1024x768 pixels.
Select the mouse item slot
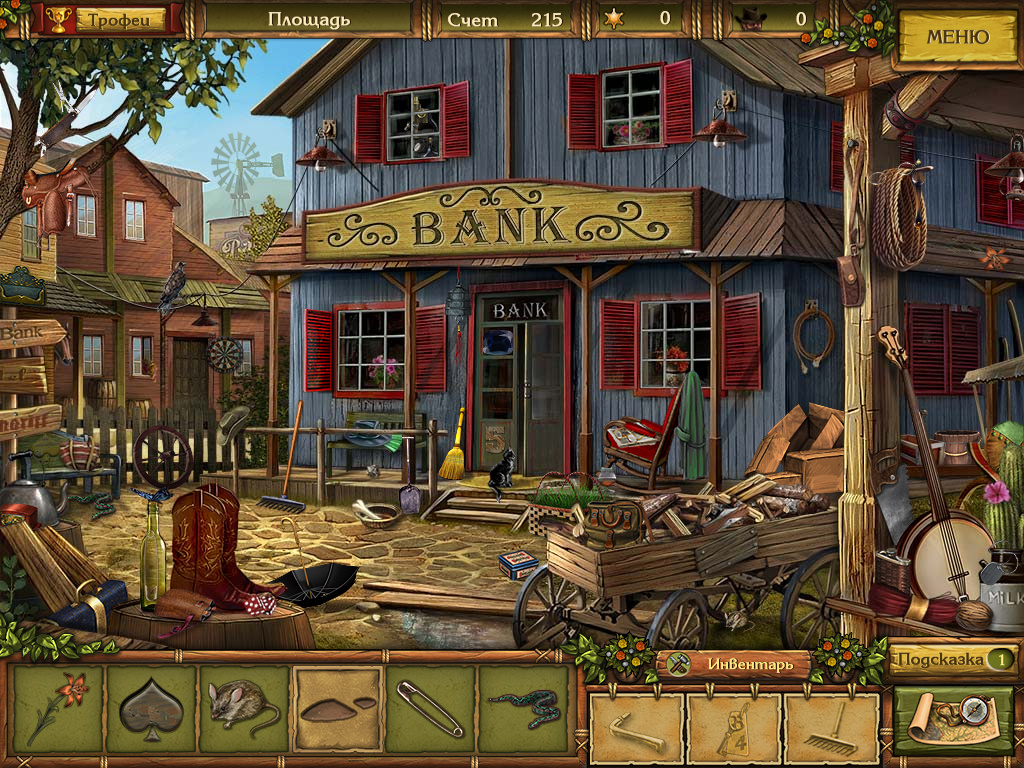click(244, 709)
